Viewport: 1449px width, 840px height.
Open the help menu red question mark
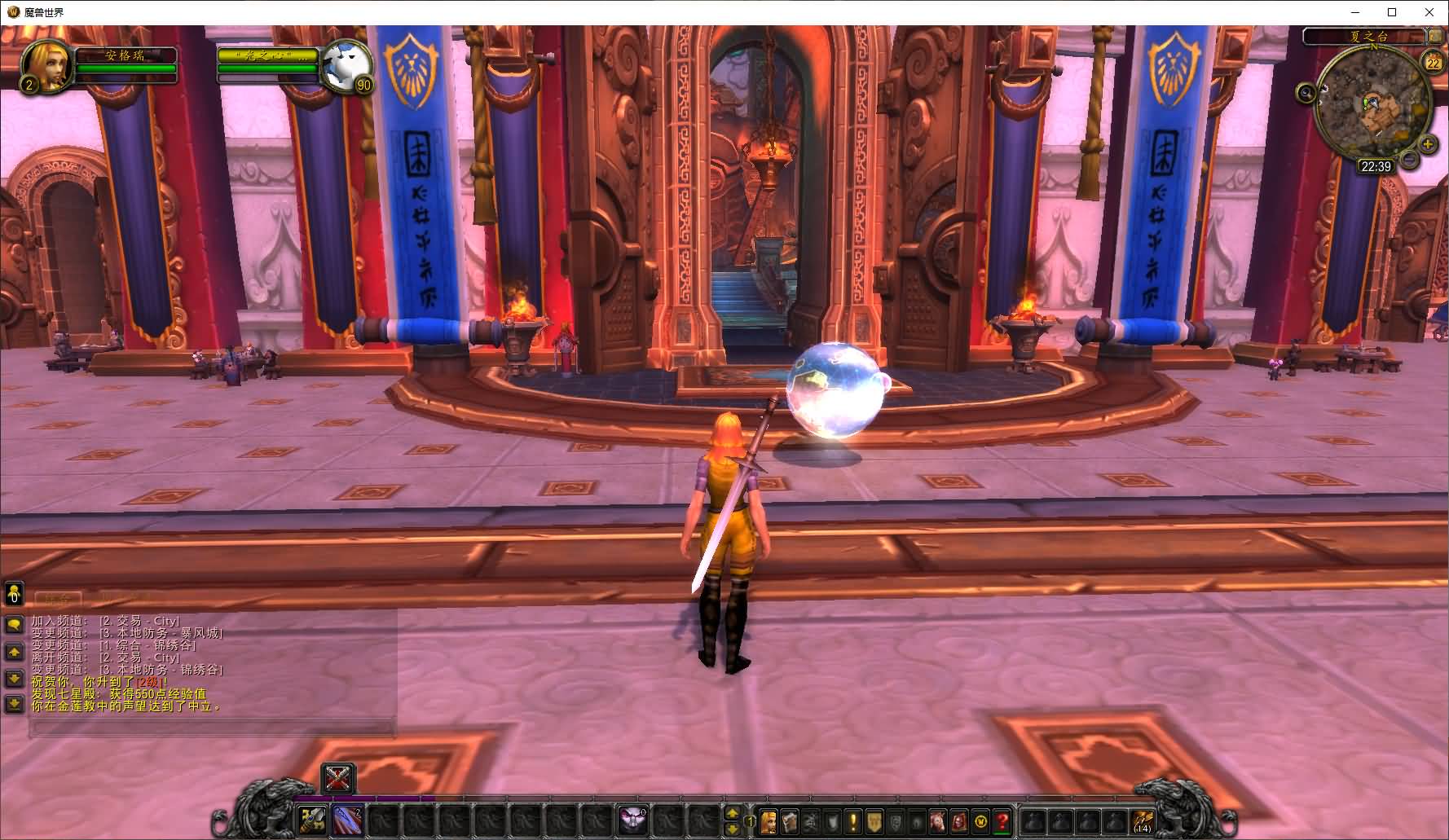1002,821
